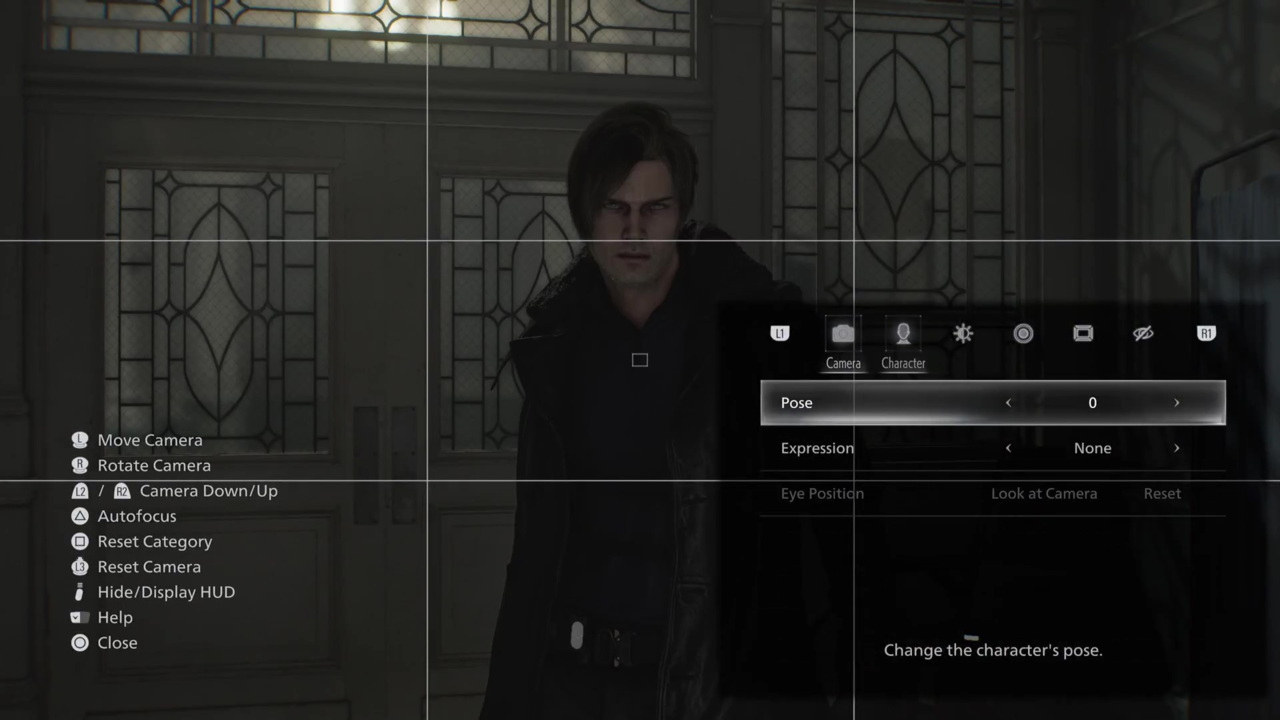Choose Look at Camera eye position

pyautogui.click(x=1044, y=494)
